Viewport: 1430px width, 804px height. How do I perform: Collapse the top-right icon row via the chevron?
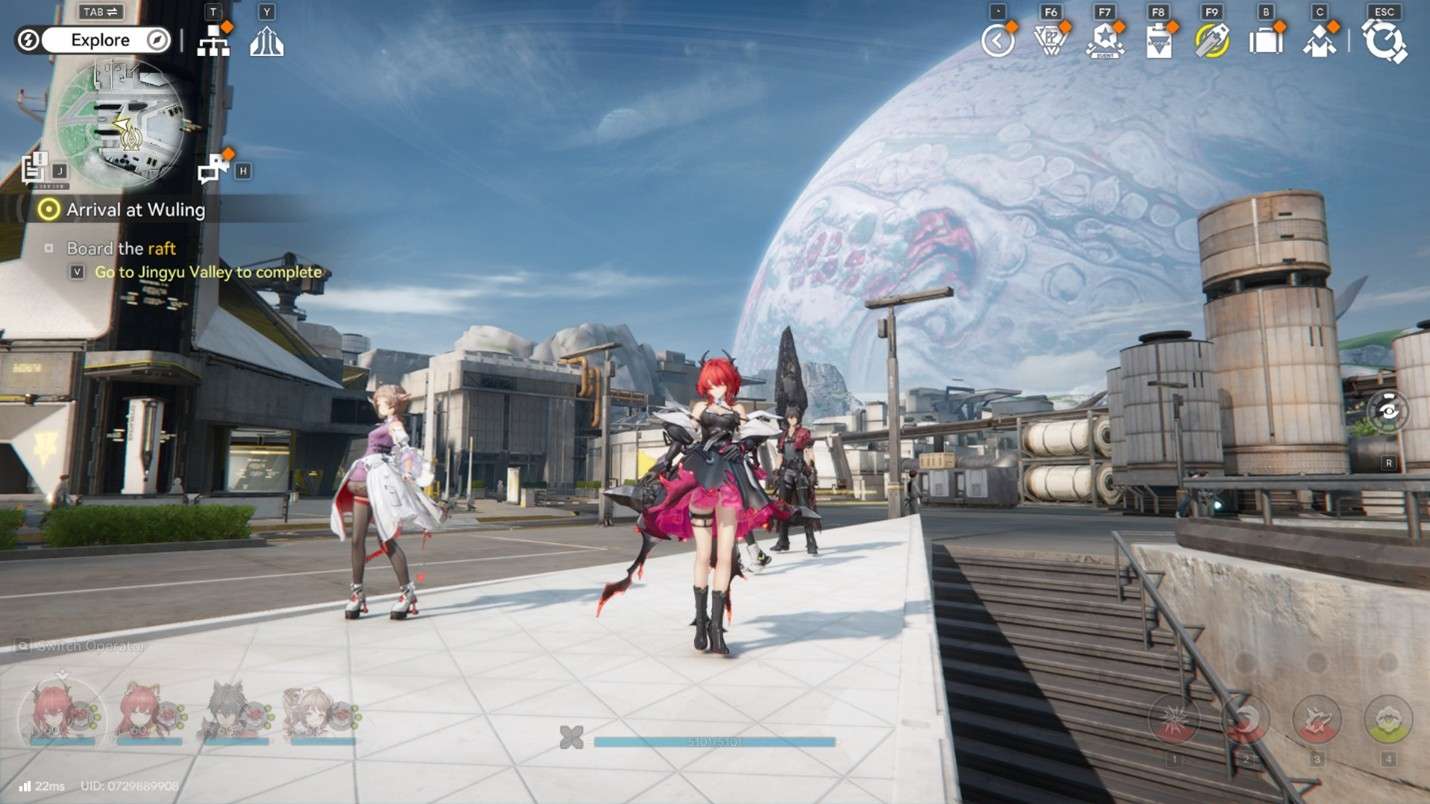(997, 40)
